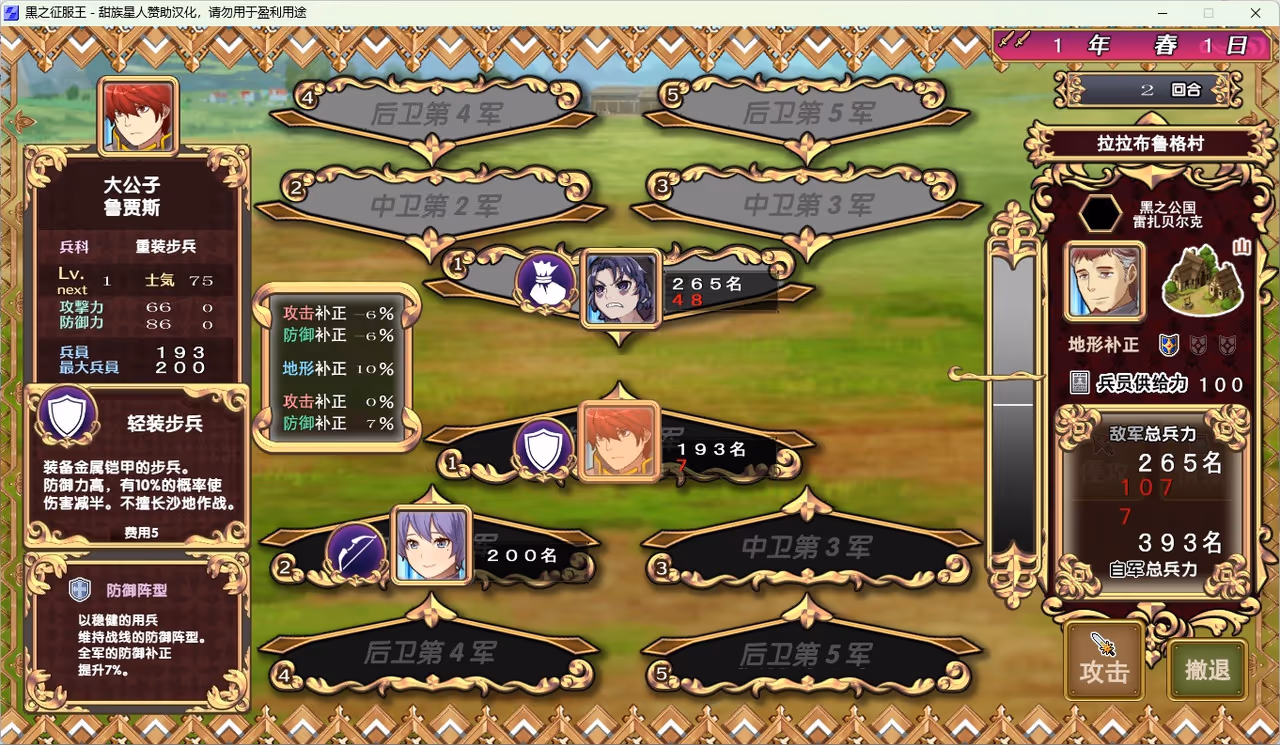1280x745 pixels.
Task: Click the 2 回合 turn counter
Action: pyautogui.click(x=1150, y=90)
